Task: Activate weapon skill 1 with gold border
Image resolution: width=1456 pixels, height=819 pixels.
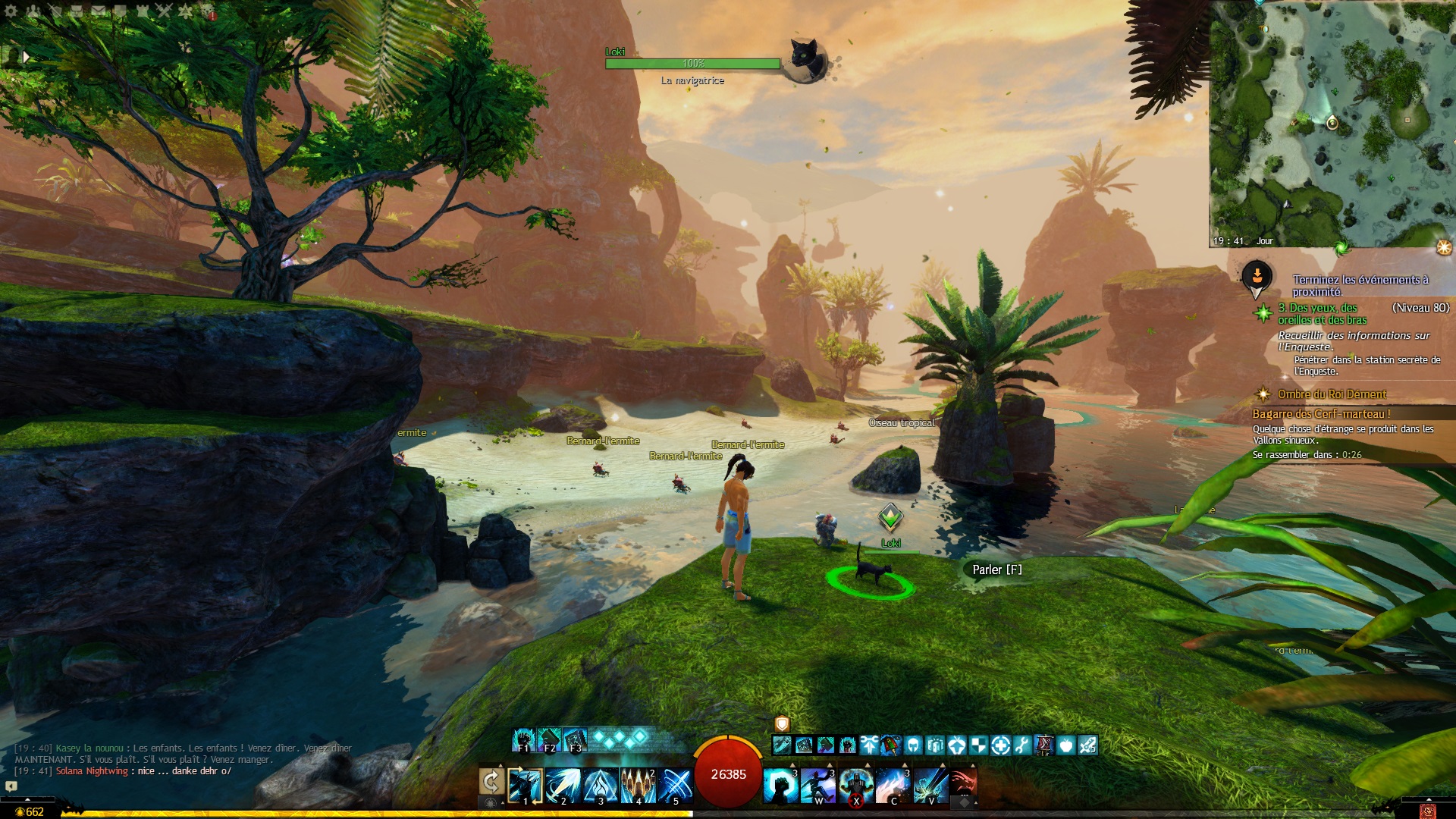Action: tap(526, 786)
